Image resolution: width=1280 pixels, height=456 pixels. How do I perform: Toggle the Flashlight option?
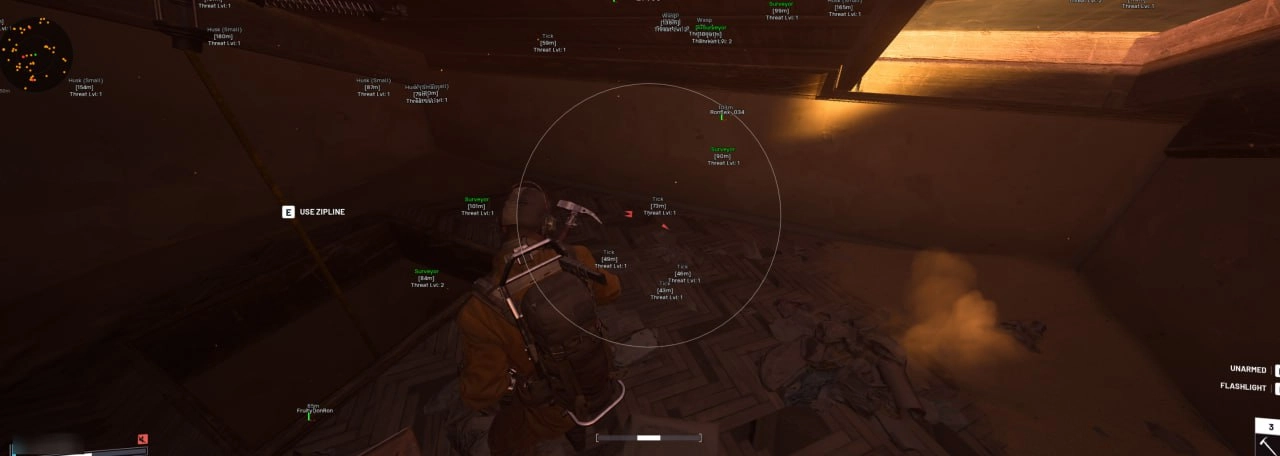point(1243,386)
